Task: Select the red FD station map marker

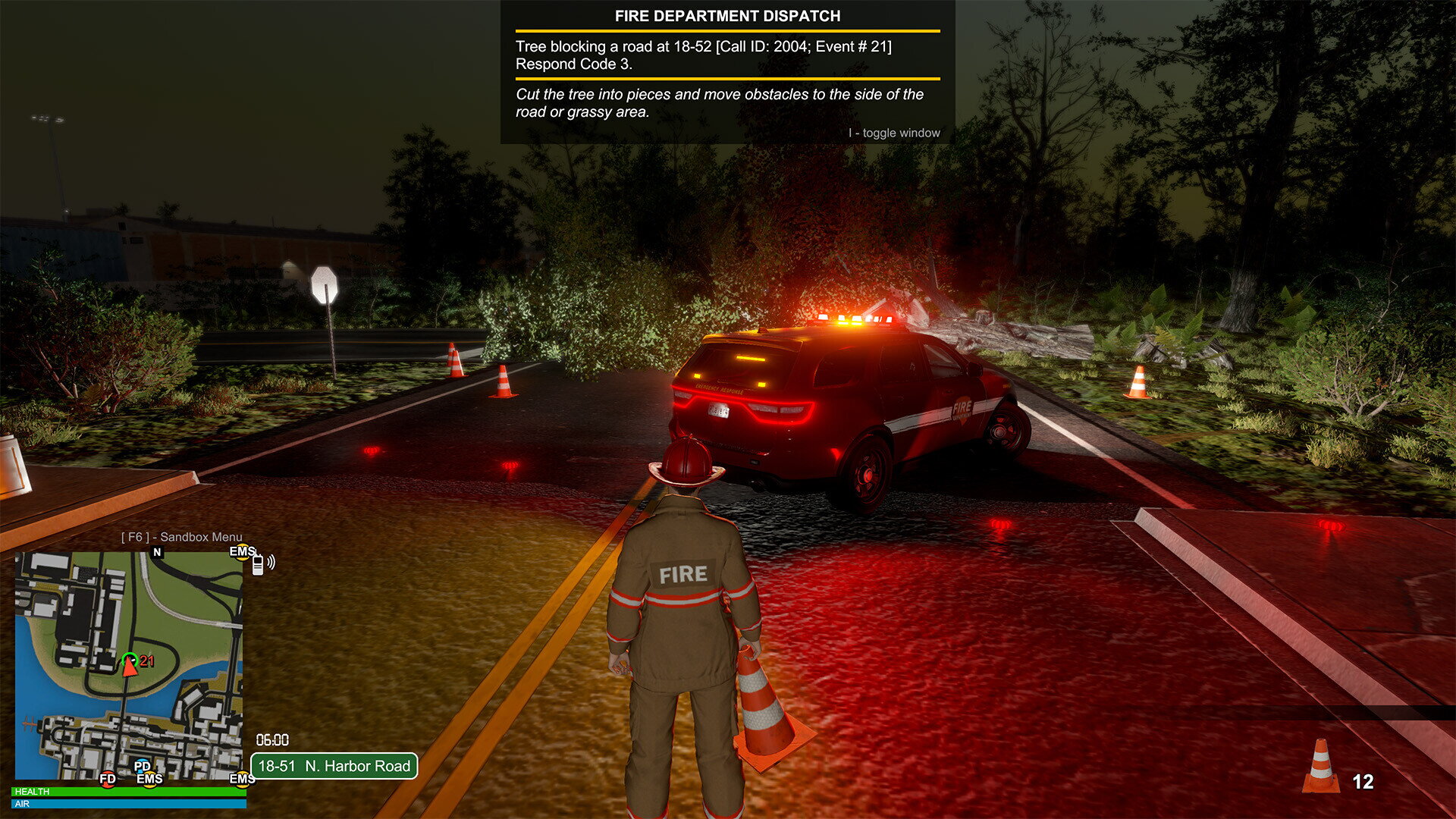Action: pyautogui.click(x=108, y=779)
